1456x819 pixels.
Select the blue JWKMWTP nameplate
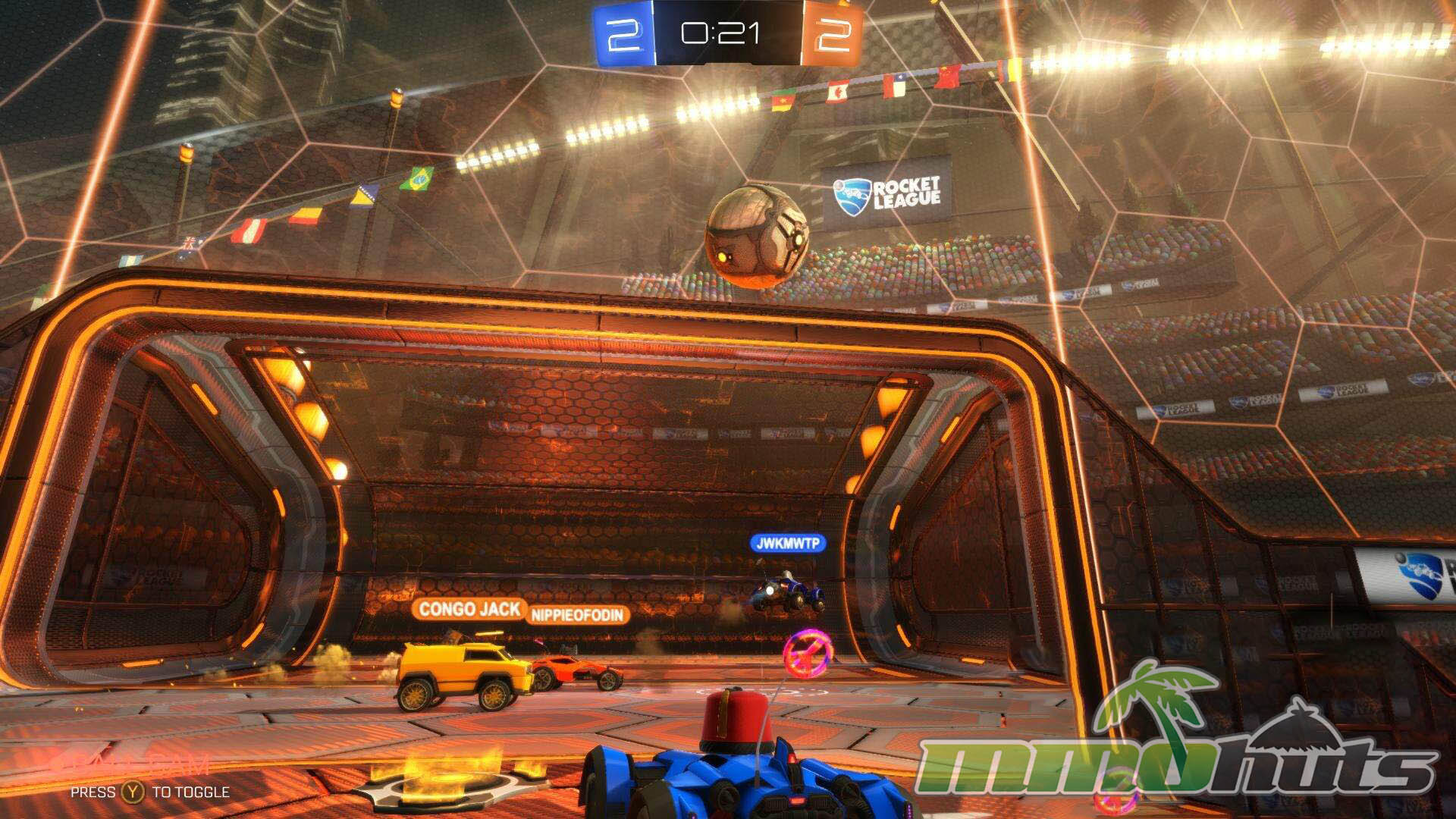[x=787, y=543]
